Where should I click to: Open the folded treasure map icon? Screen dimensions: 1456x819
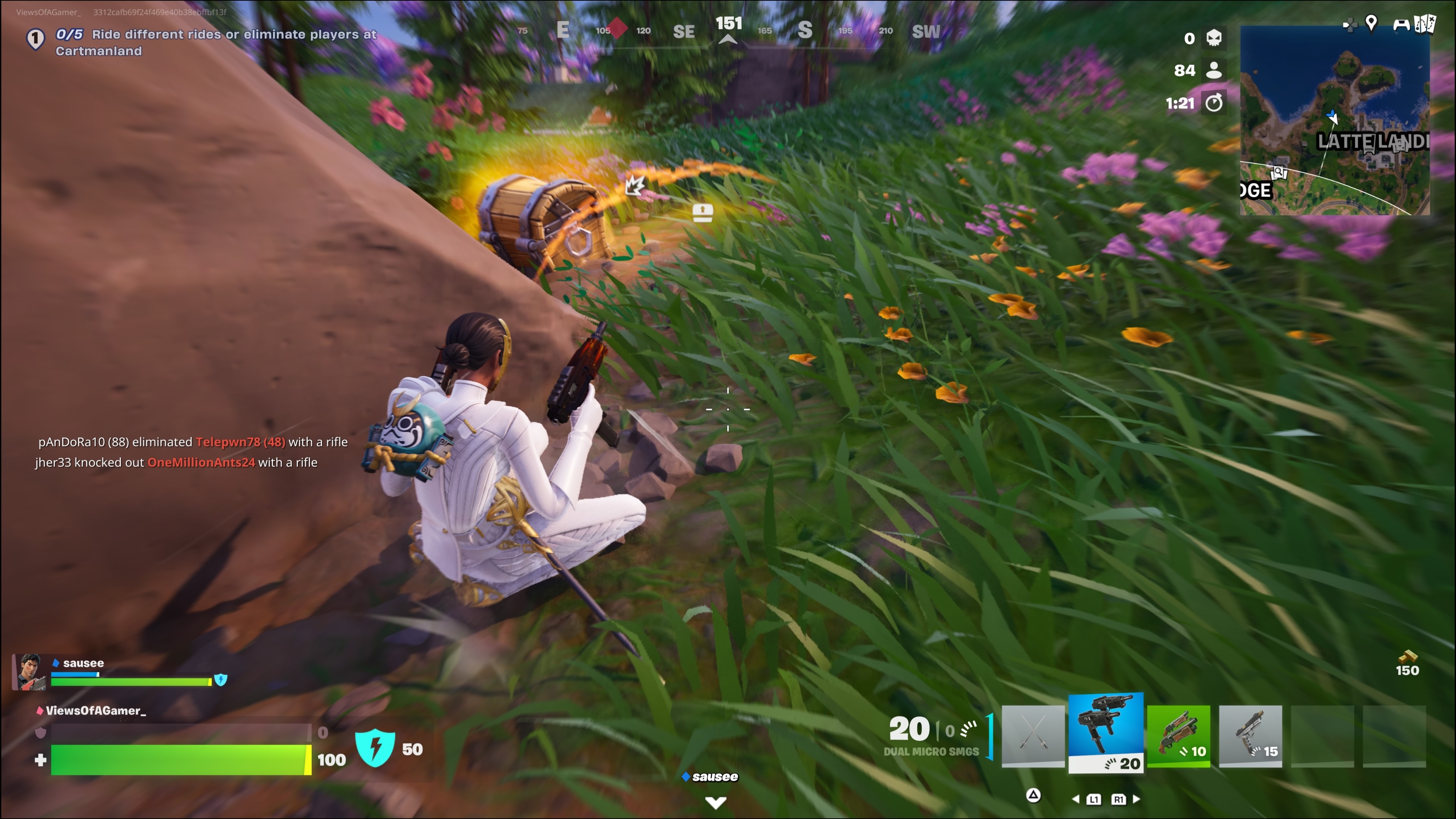[1425, 24]
